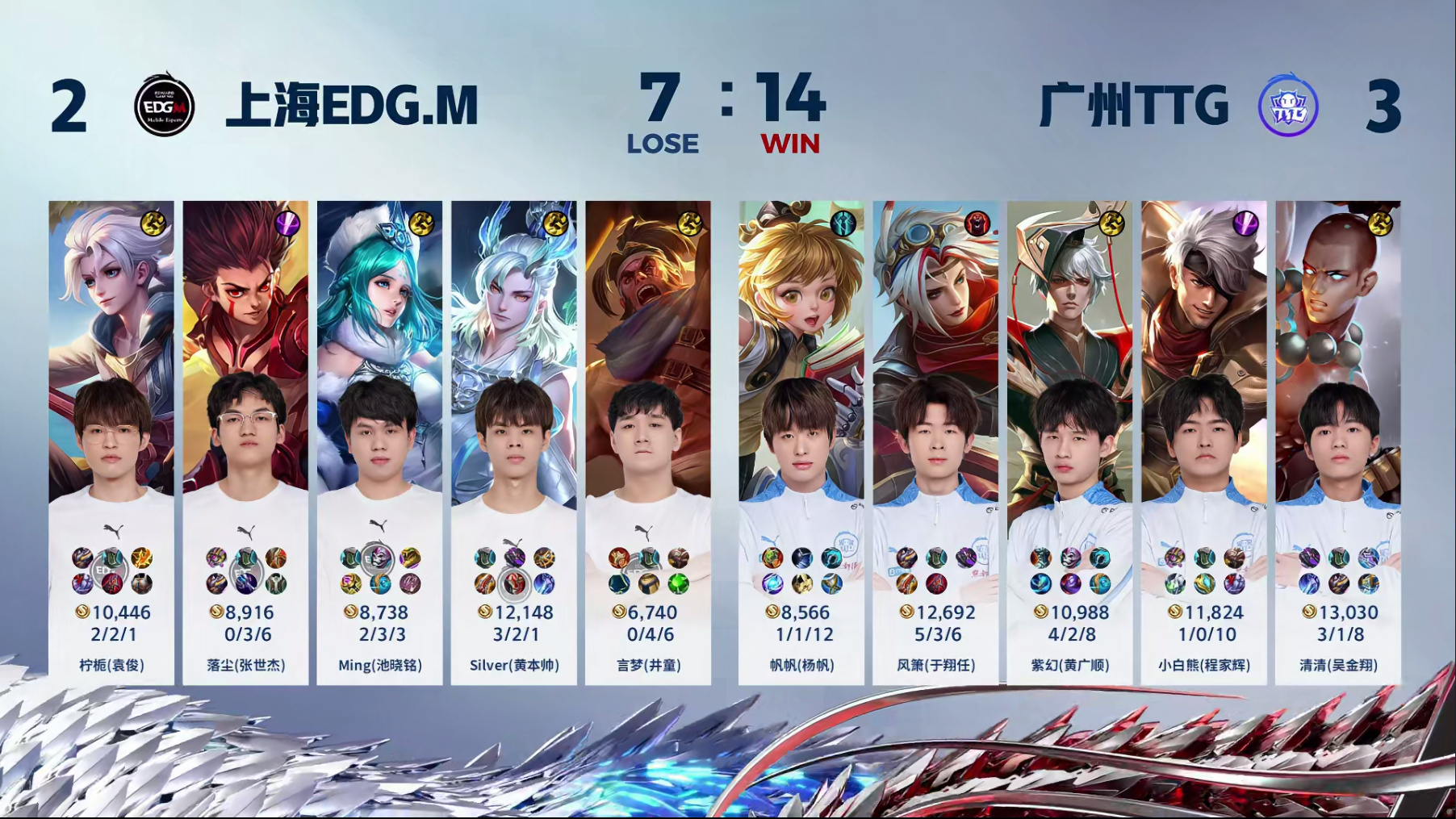Select the 柠栀(袁俊) player card
1456x819 pixels.
111,442
